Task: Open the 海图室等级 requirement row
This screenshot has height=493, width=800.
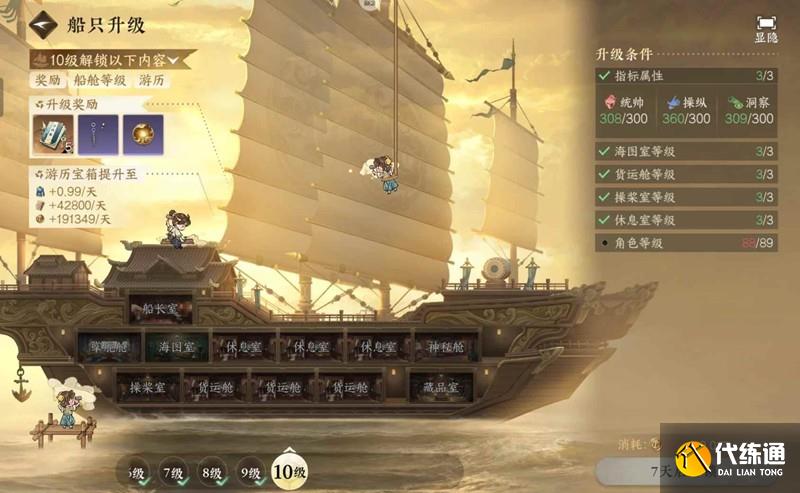Action: (685, 152)
